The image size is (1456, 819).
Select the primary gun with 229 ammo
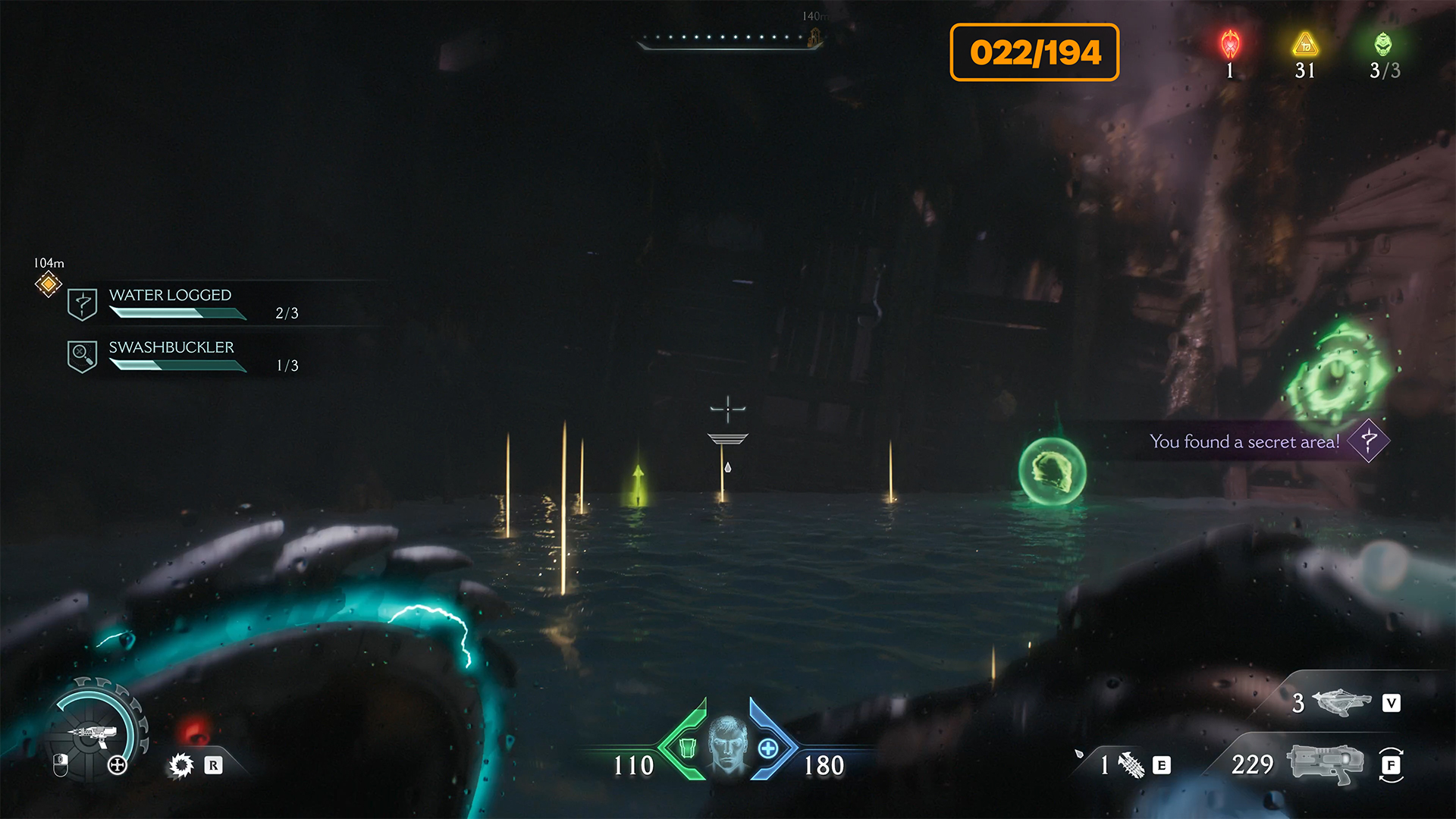1326,764
